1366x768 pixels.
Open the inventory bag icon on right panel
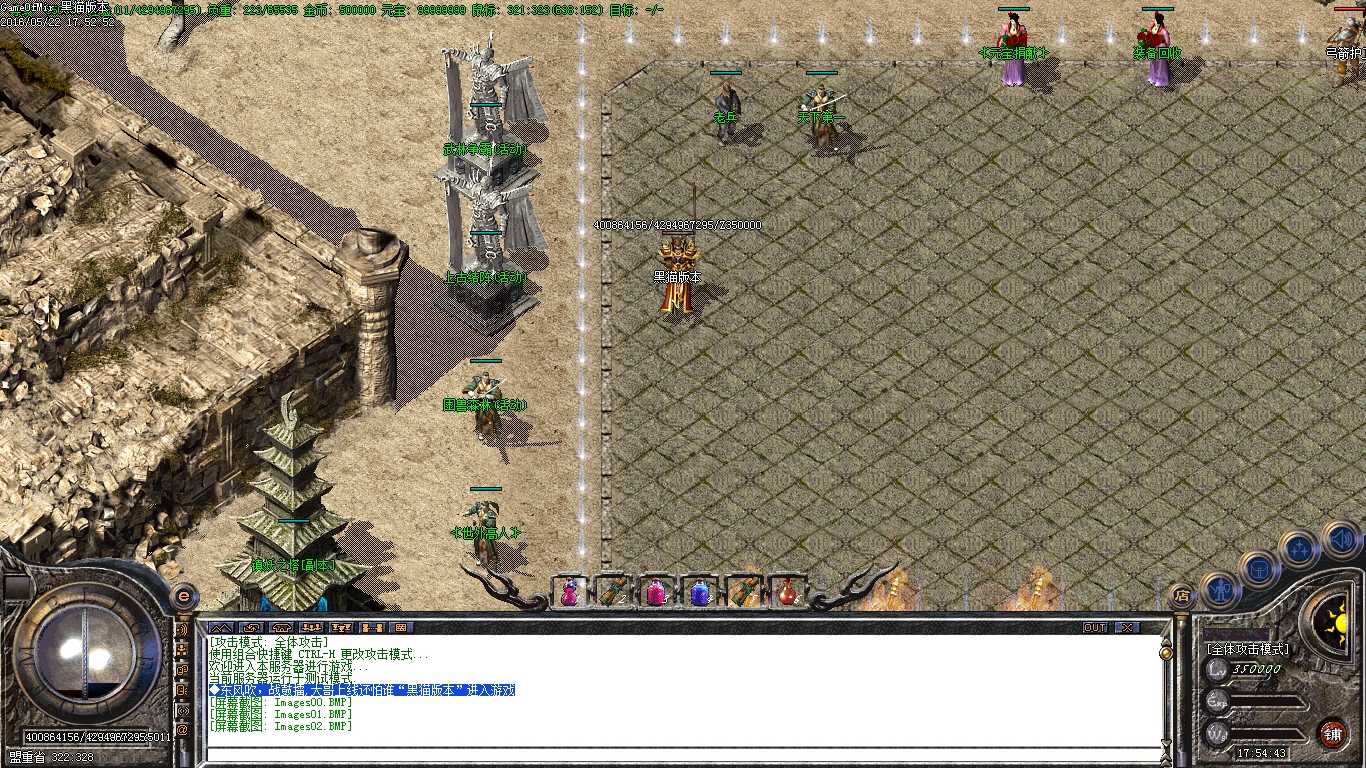pos(1259,569)
